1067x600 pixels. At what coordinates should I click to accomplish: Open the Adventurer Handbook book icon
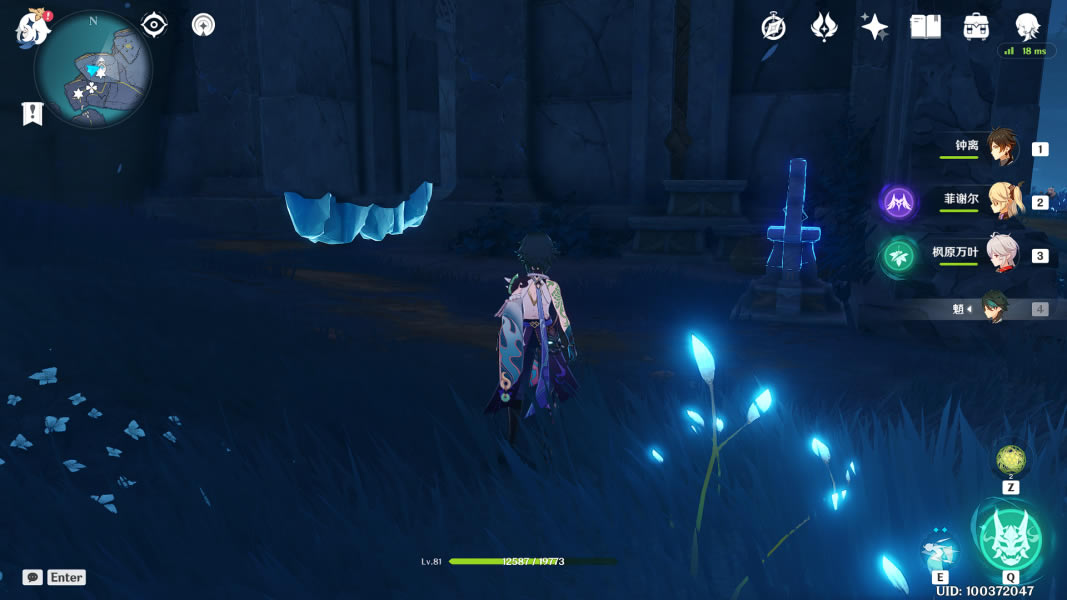tap(926, 27)
